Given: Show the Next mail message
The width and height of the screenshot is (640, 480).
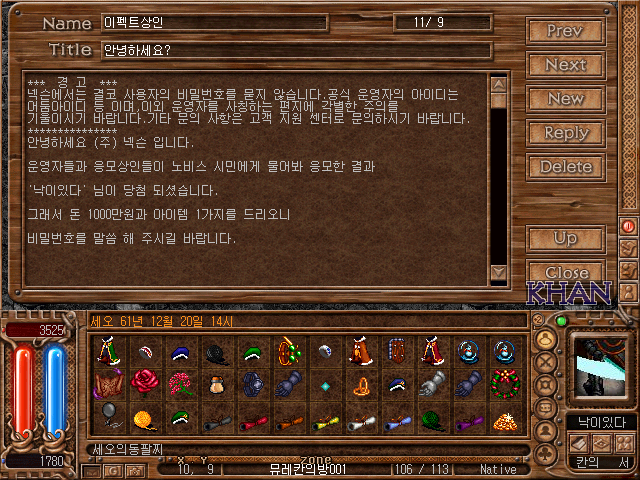Looking at the screenshot, I should (x=565, y=65).
